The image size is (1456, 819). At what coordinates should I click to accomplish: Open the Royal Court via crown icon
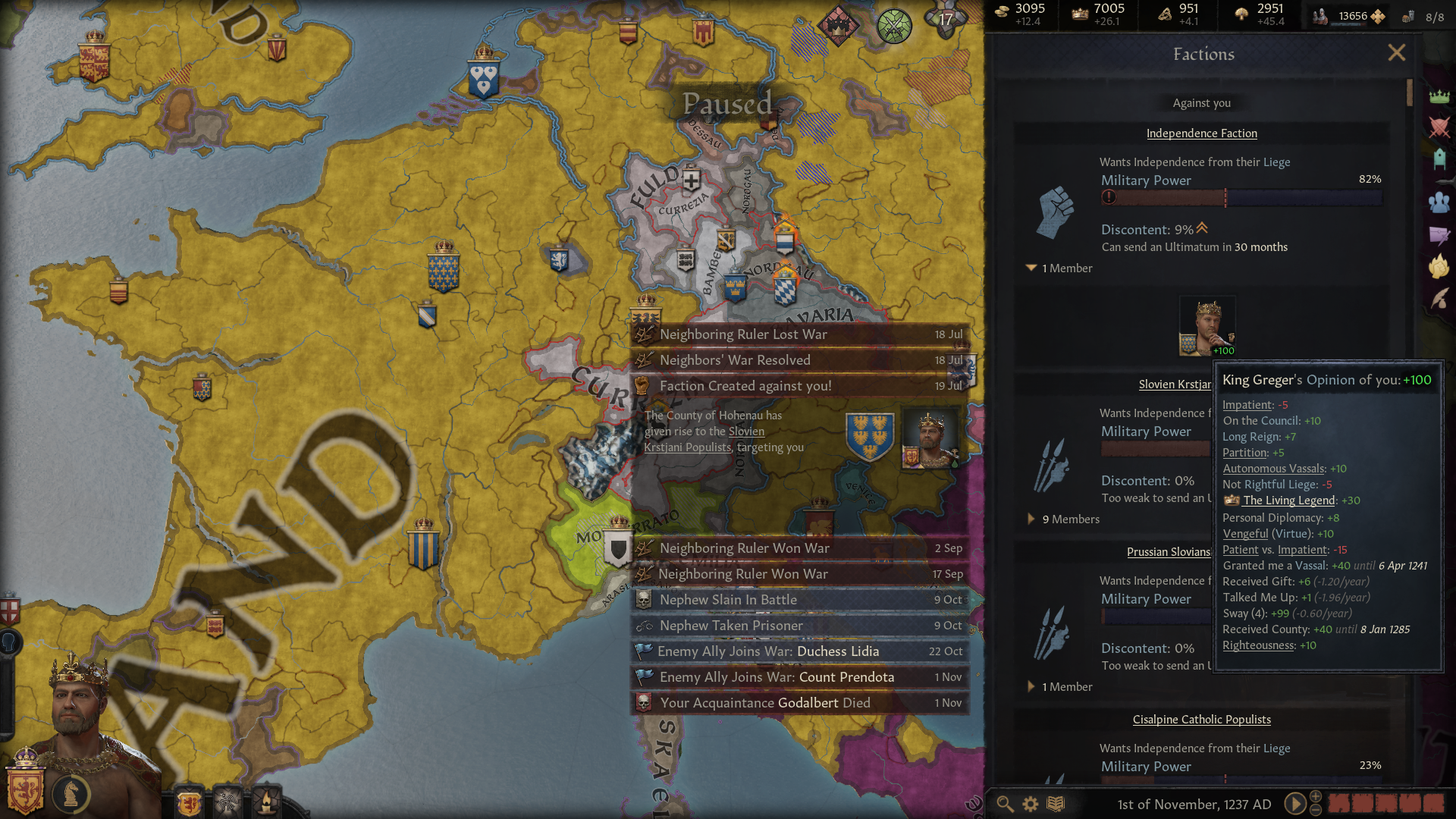click(x=1439, y=96)
